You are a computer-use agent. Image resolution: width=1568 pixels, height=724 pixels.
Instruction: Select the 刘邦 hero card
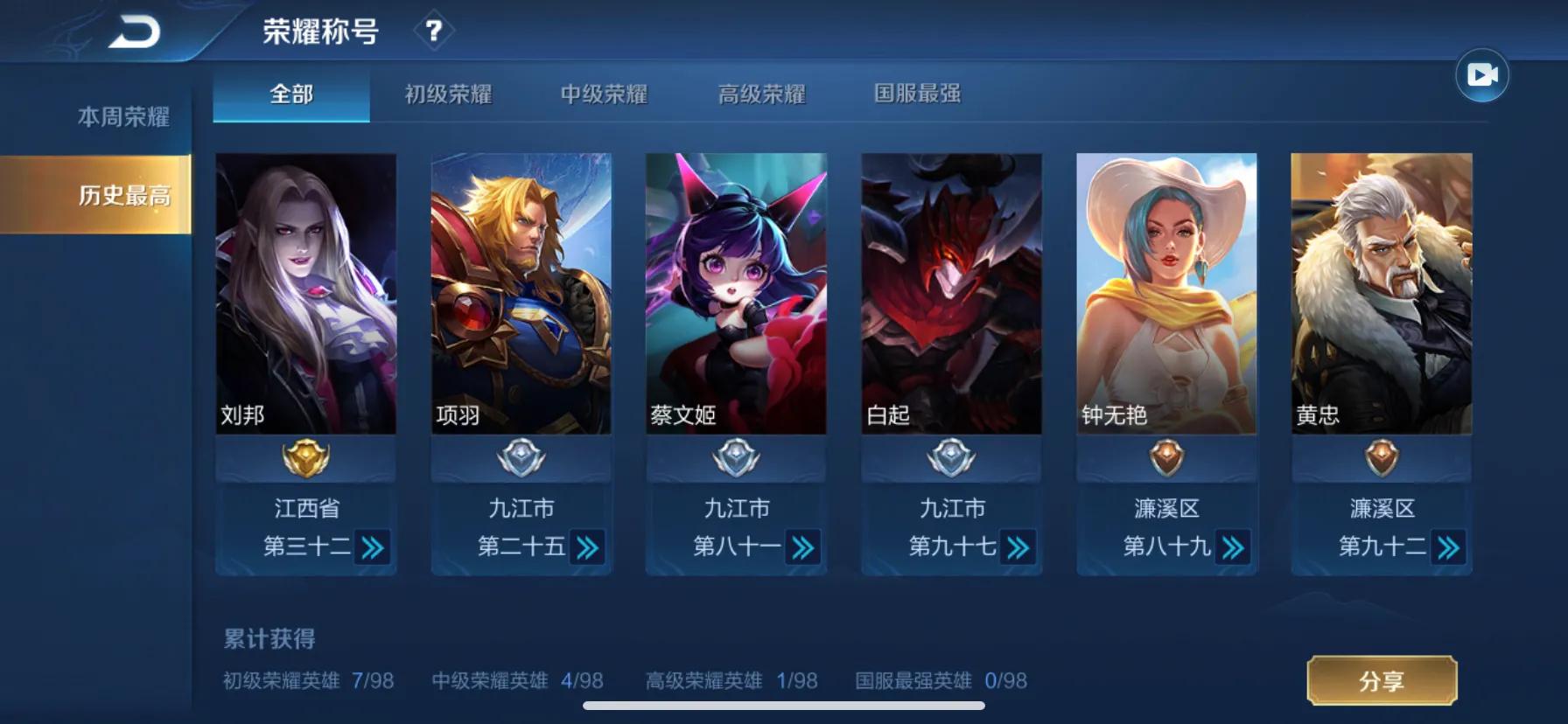(306, 294)
